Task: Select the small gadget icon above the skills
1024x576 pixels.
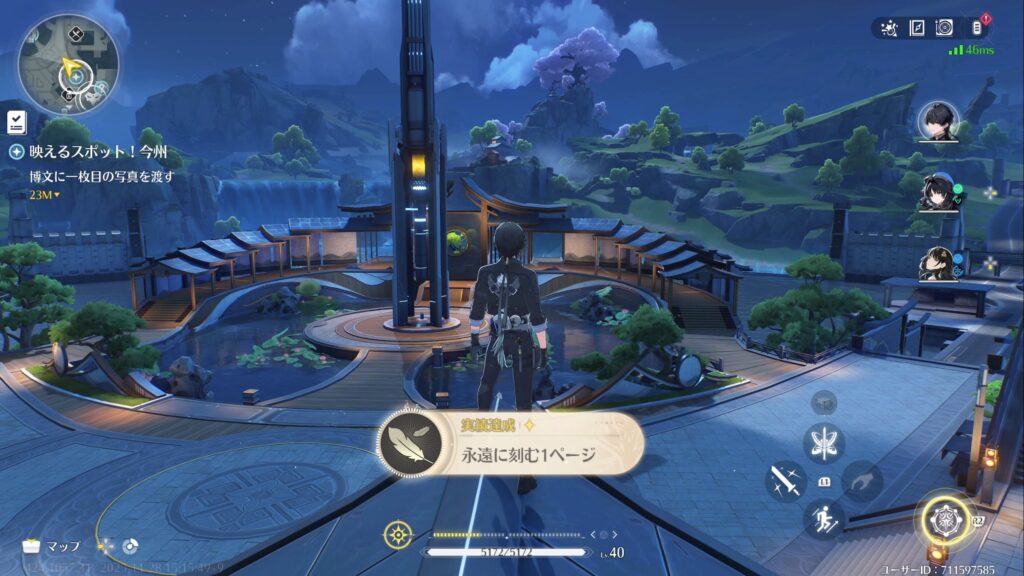Action: pyautogui.click(x=824, y=400)
